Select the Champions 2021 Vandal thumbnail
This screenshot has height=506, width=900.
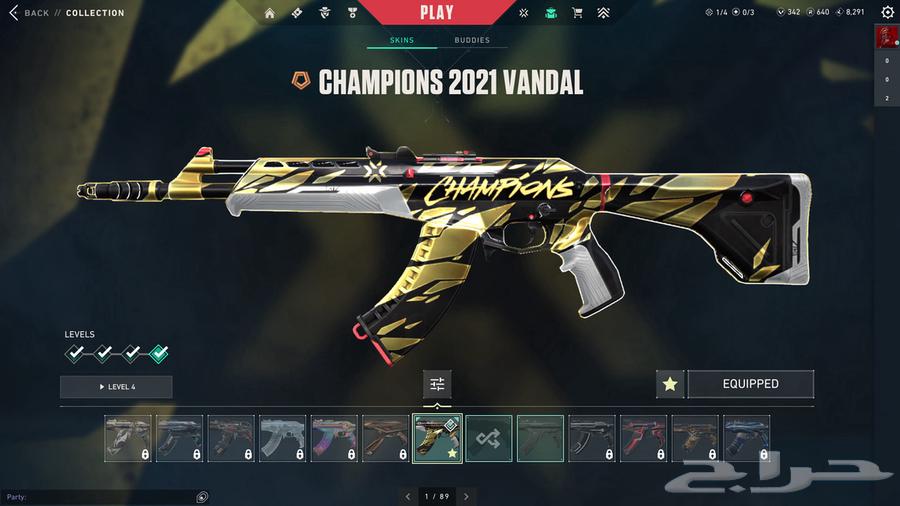pyautogui.click(x=437, y=439)
